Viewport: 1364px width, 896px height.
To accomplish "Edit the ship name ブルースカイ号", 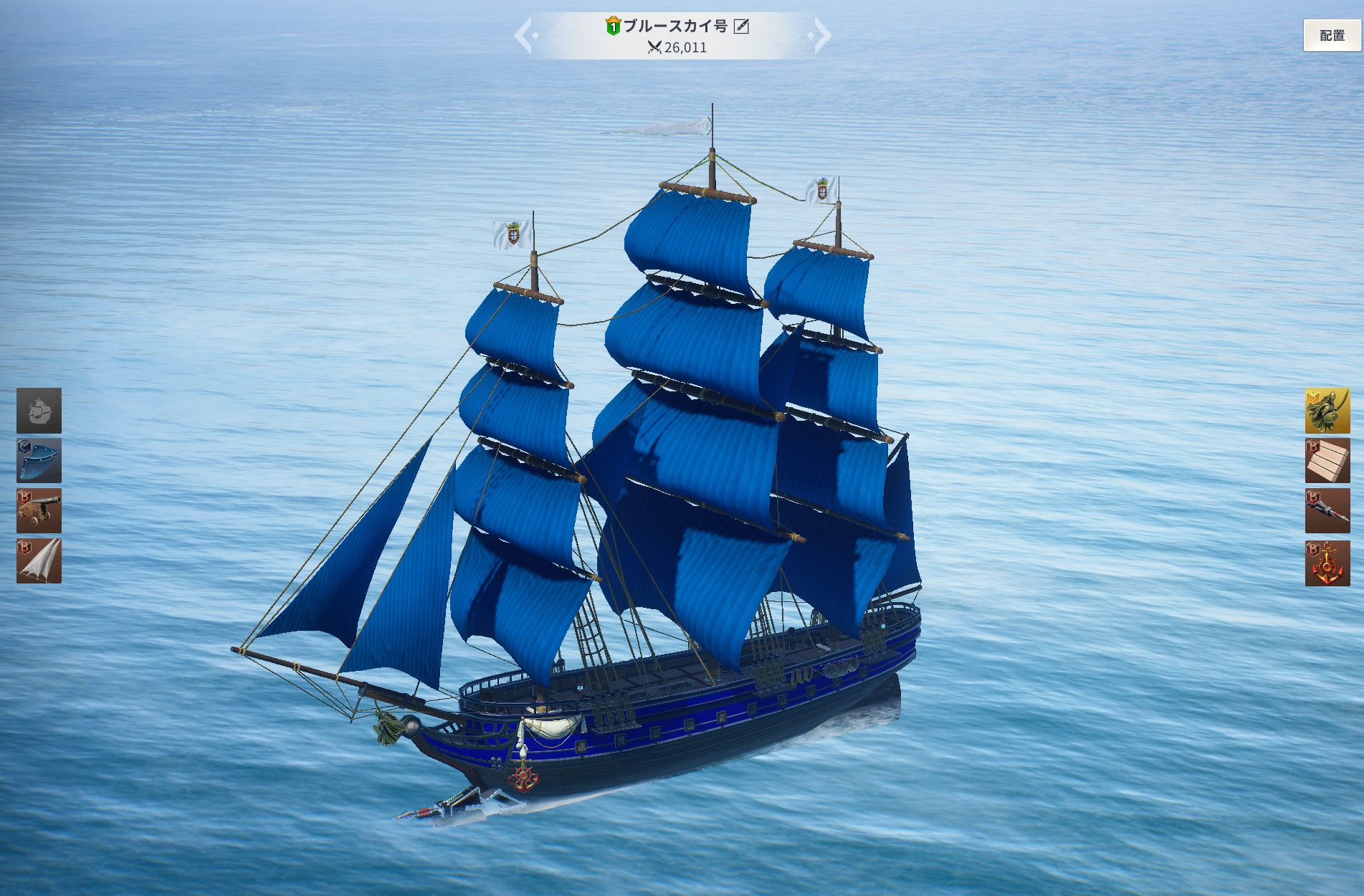I will [742, 27].
